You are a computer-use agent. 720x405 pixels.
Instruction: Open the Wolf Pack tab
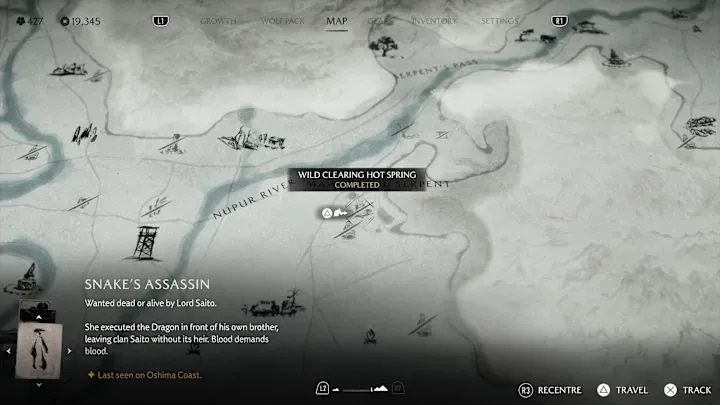280,20
